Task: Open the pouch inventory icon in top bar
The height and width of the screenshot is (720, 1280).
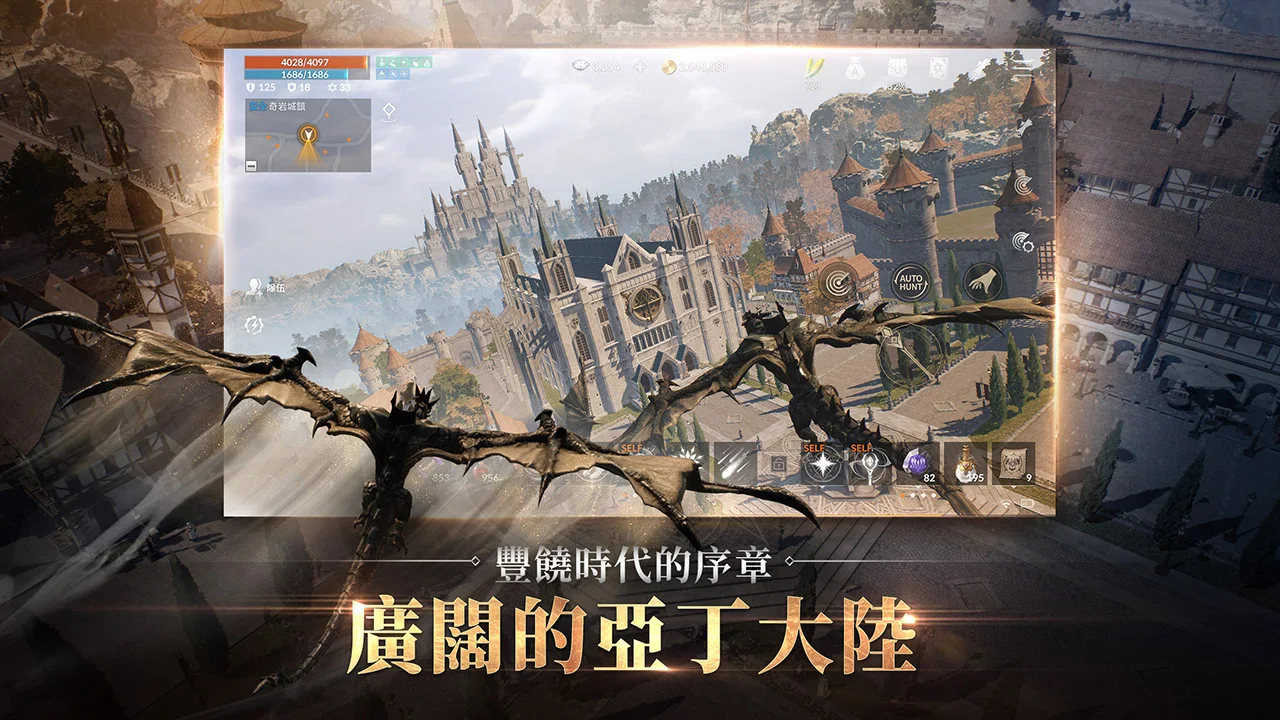Action: point(855,66)
